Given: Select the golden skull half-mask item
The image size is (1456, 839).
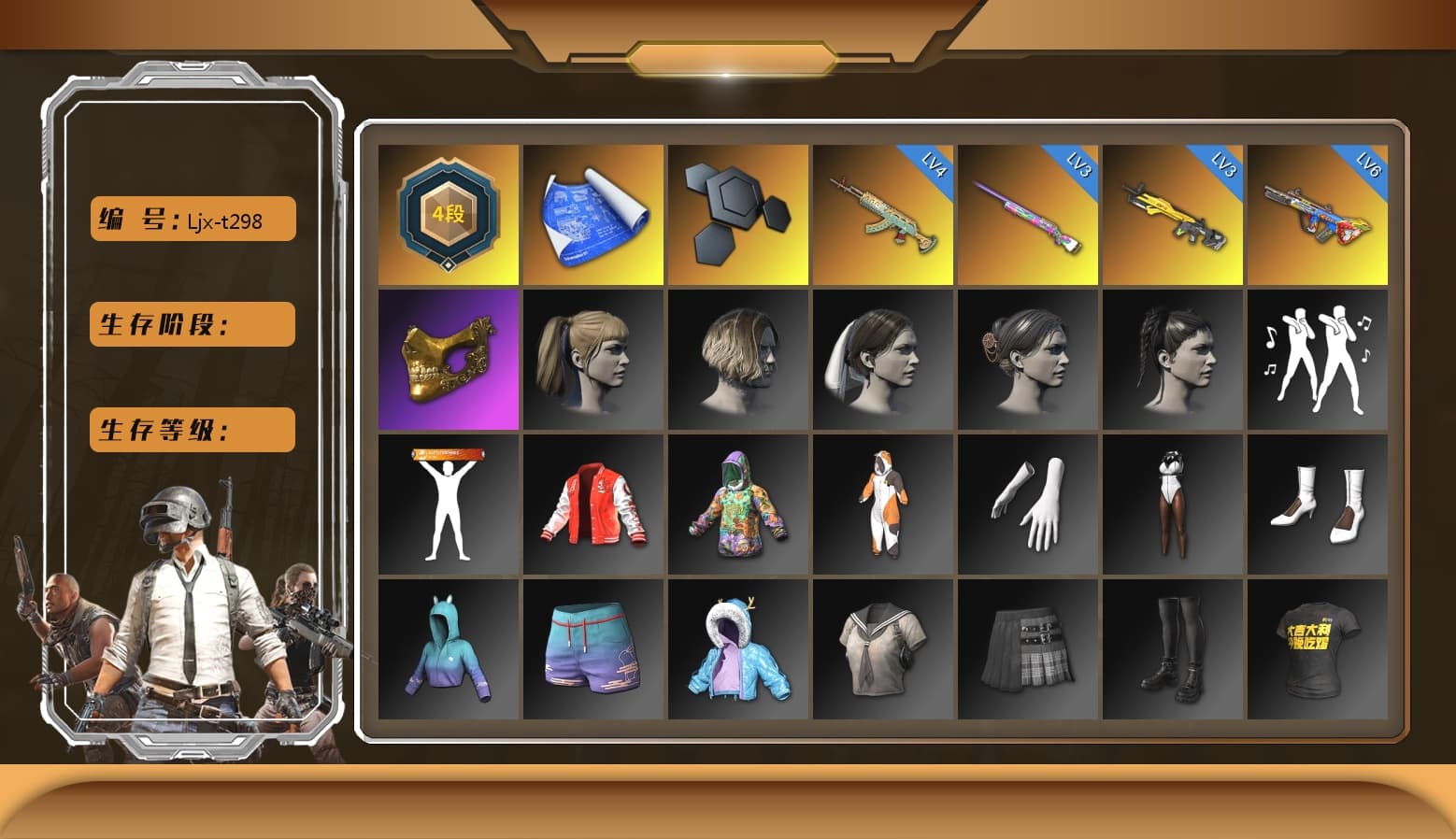Looking at the screenshot, I should (x=447, y=360).
